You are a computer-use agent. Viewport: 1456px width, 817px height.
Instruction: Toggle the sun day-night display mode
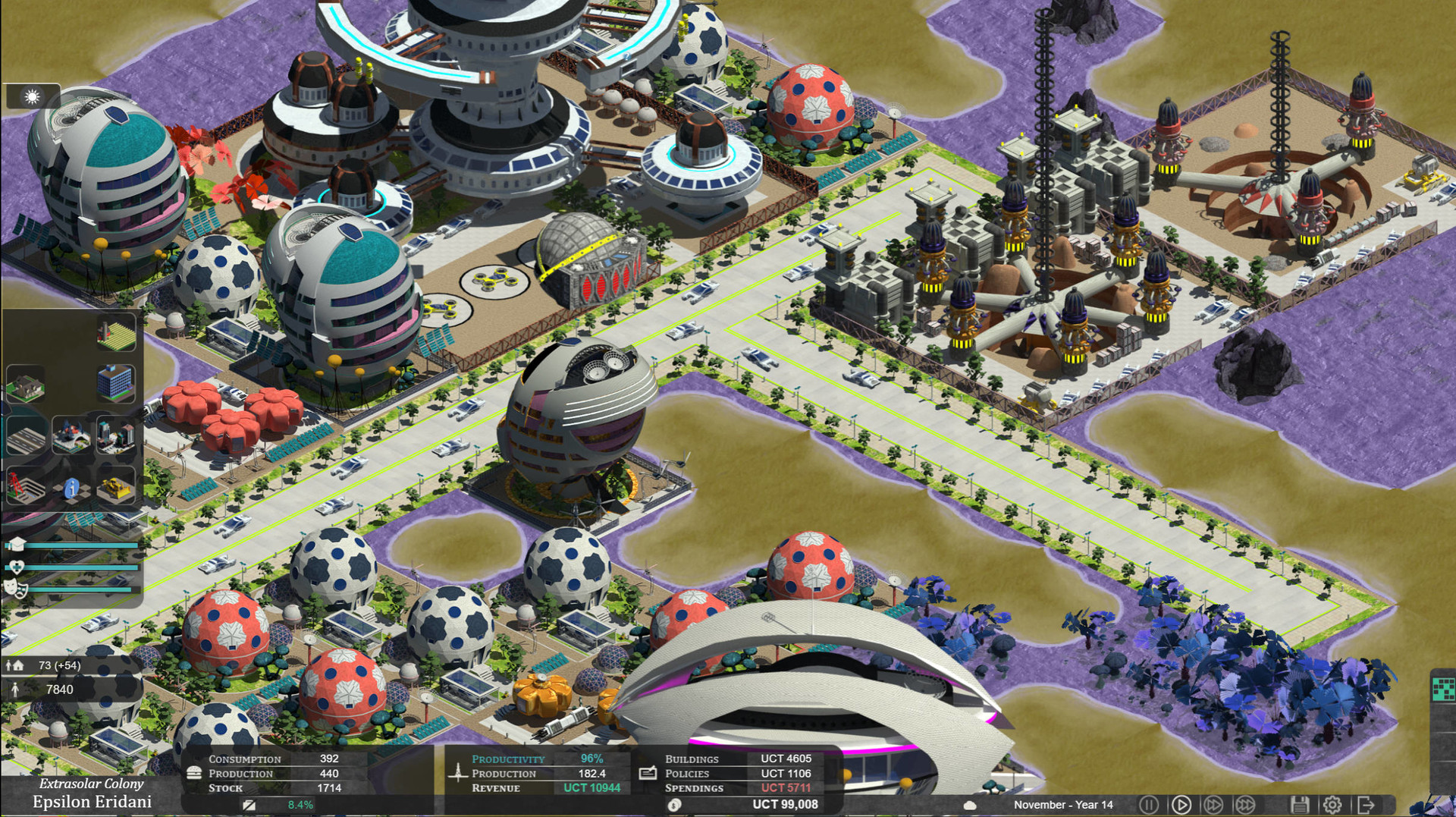pos(30,96)
